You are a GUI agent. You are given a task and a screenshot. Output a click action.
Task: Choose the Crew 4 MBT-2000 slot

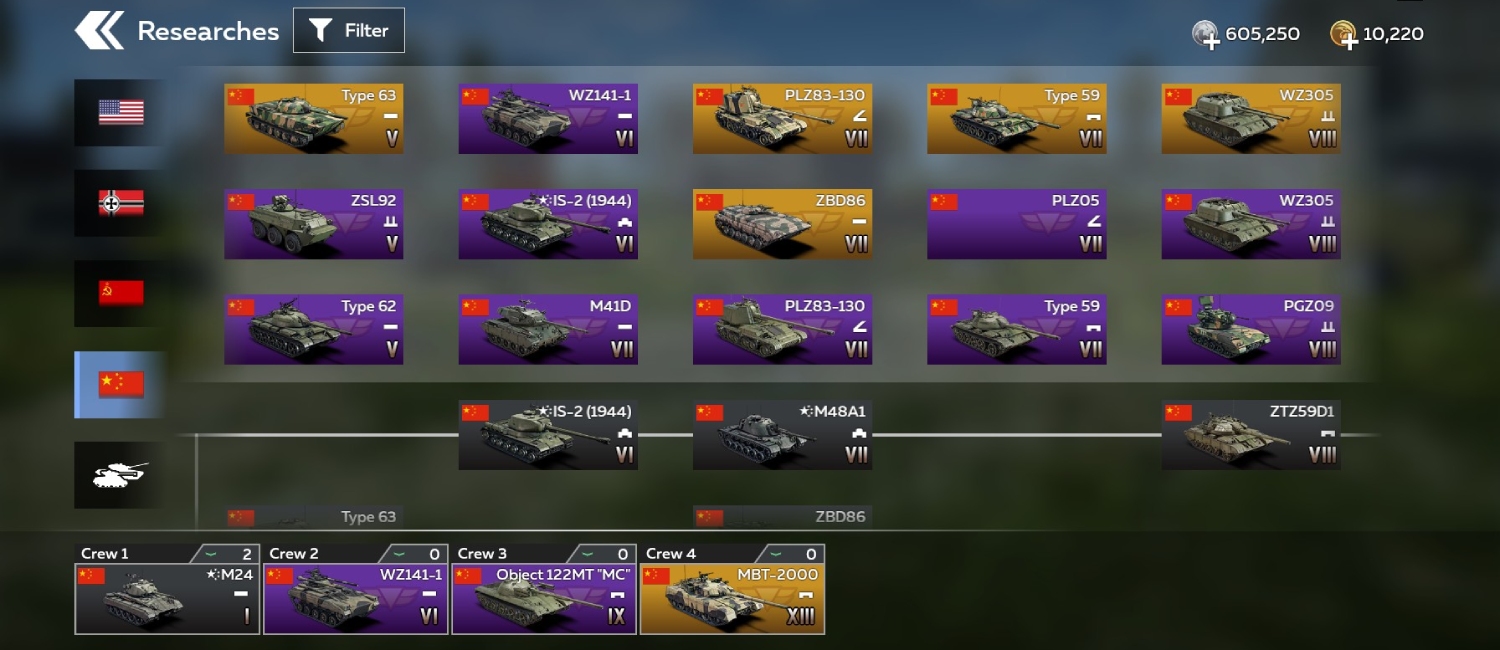coord(732,598)
